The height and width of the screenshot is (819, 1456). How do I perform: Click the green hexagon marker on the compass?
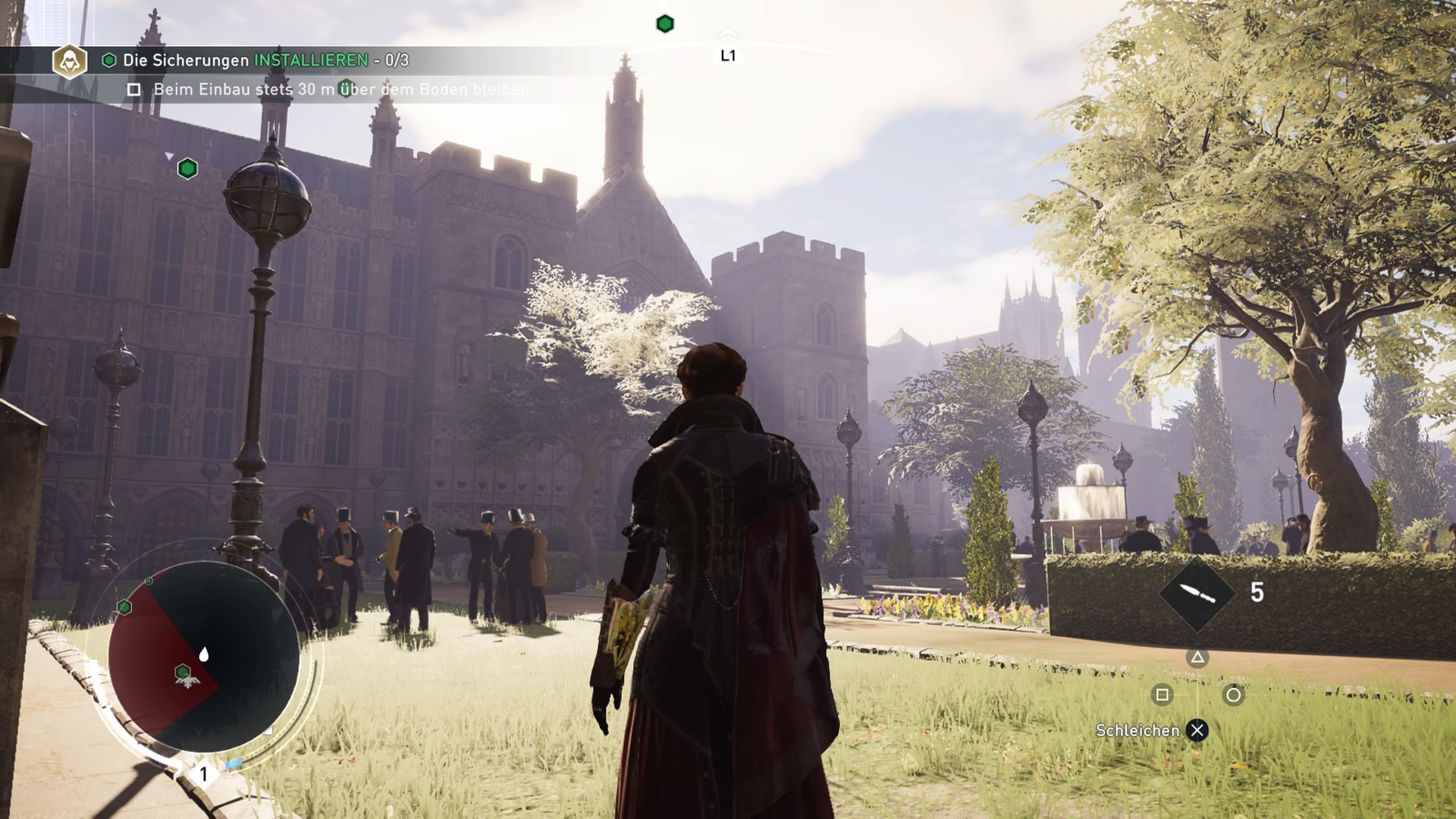(665, 24)
